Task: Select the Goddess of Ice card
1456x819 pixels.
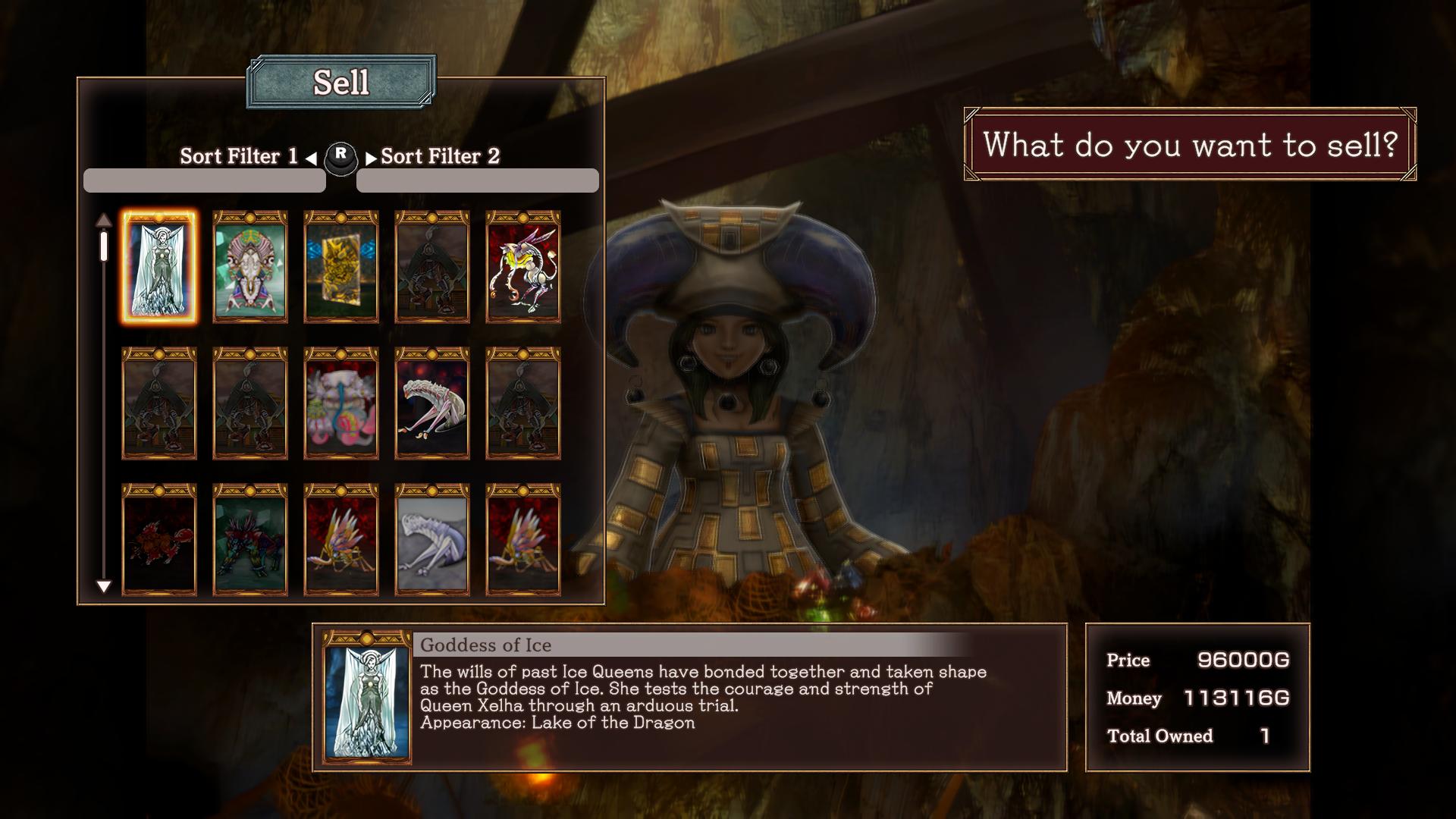Action: [159, 267]
